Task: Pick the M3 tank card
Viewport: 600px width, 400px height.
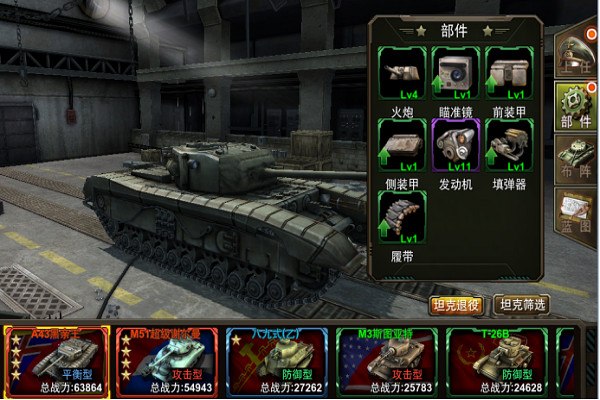Action: 386,362
